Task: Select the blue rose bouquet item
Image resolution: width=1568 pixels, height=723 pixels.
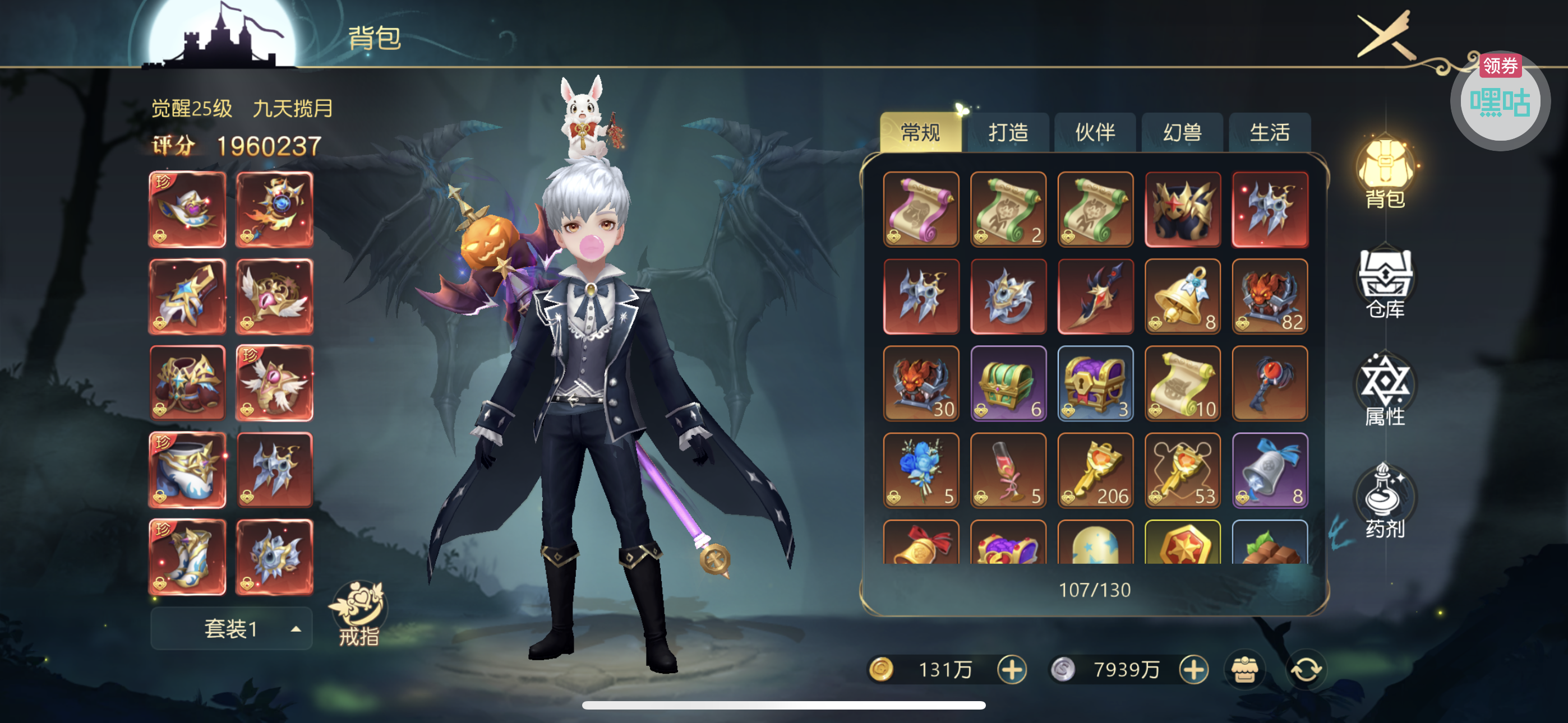Action: click(x=921, y=470)
